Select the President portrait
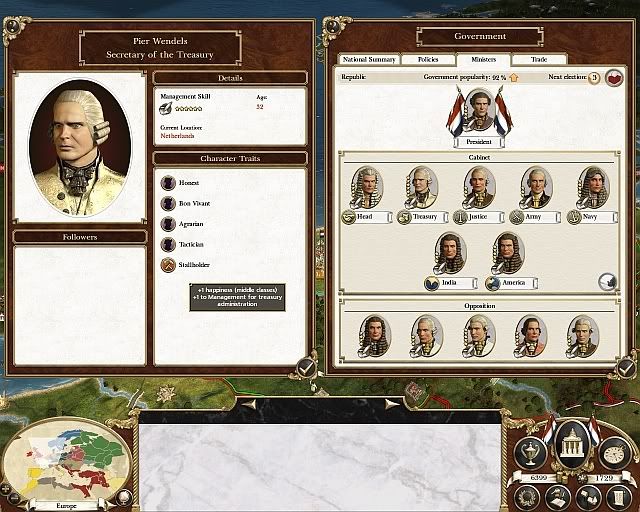This screenshot has width=640, height=512. pyautogui.click(x=481, y=111)
